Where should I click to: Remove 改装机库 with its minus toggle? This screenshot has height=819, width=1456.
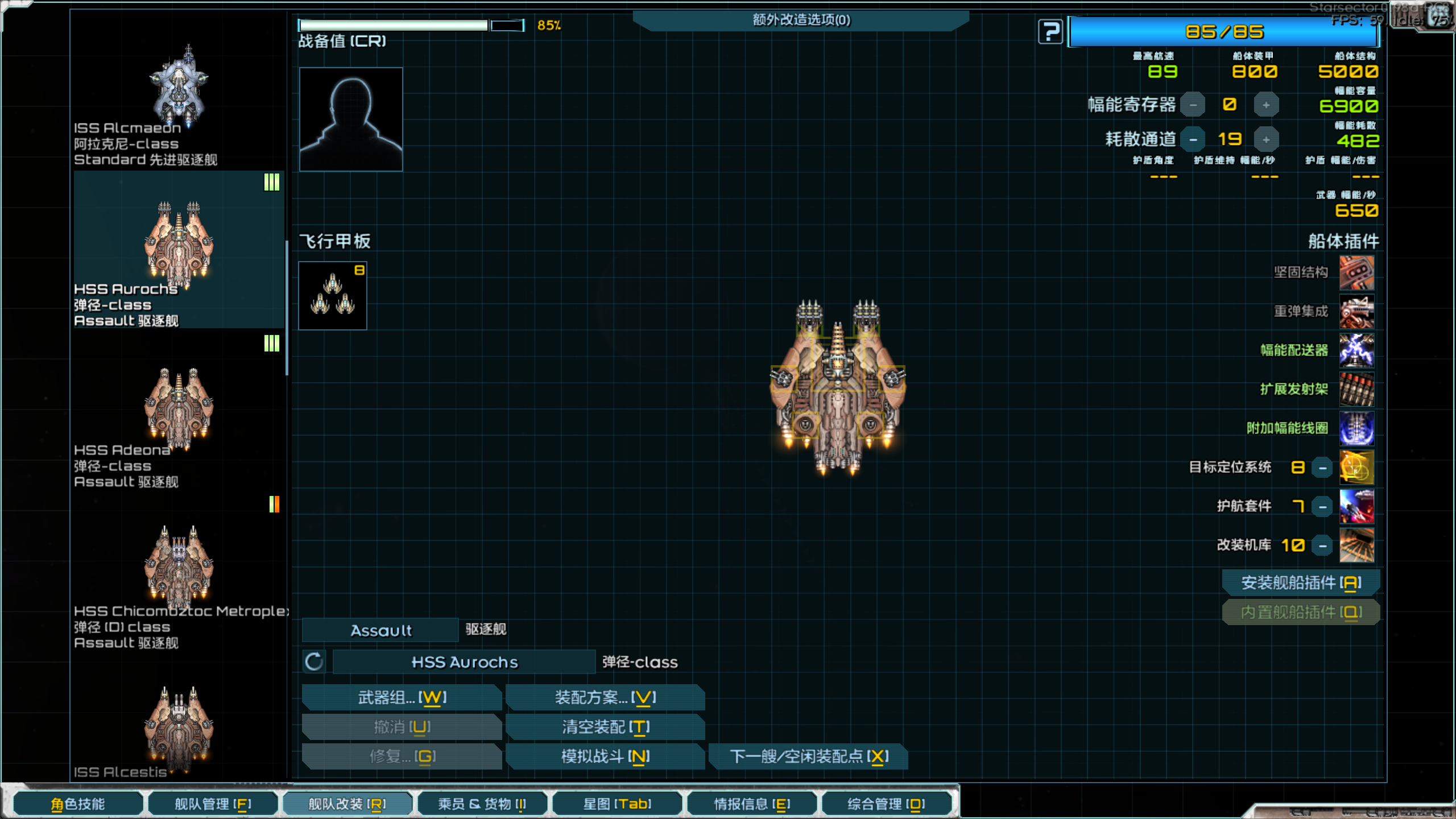pos(1322,545)
